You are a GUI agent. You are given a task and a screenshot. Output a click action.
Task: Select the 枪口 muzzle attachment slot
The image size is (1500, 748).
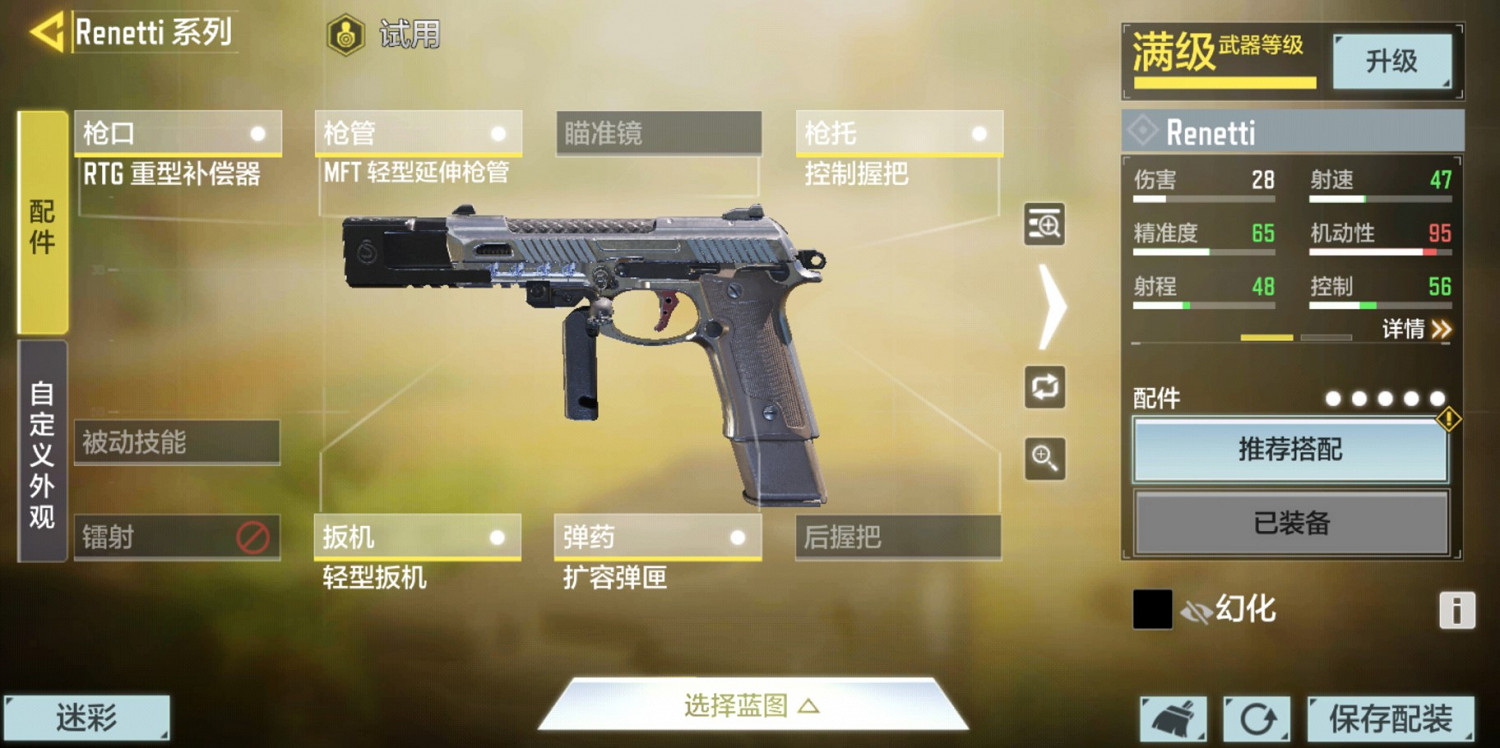coord(178,133)
